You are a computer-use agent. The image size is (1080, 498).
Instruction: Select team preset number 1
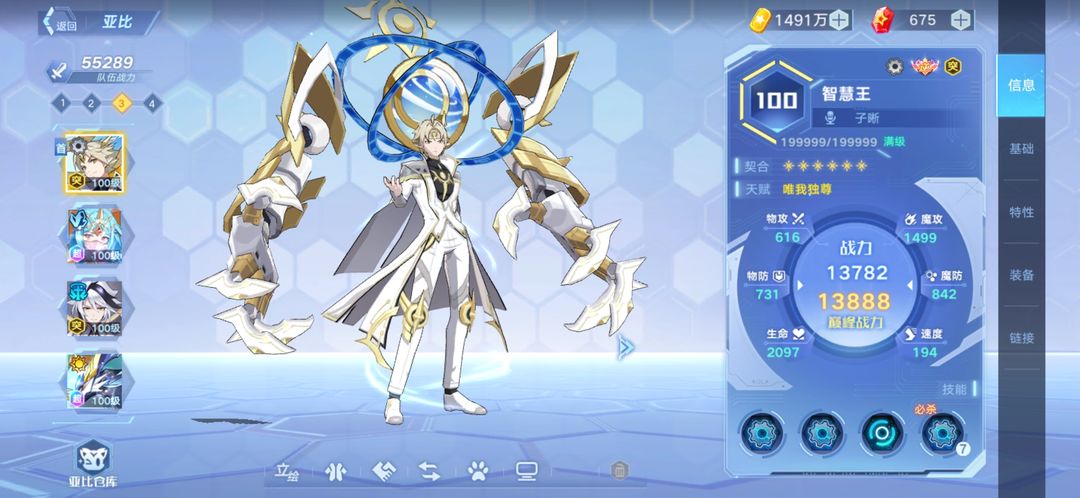[61, 102]
